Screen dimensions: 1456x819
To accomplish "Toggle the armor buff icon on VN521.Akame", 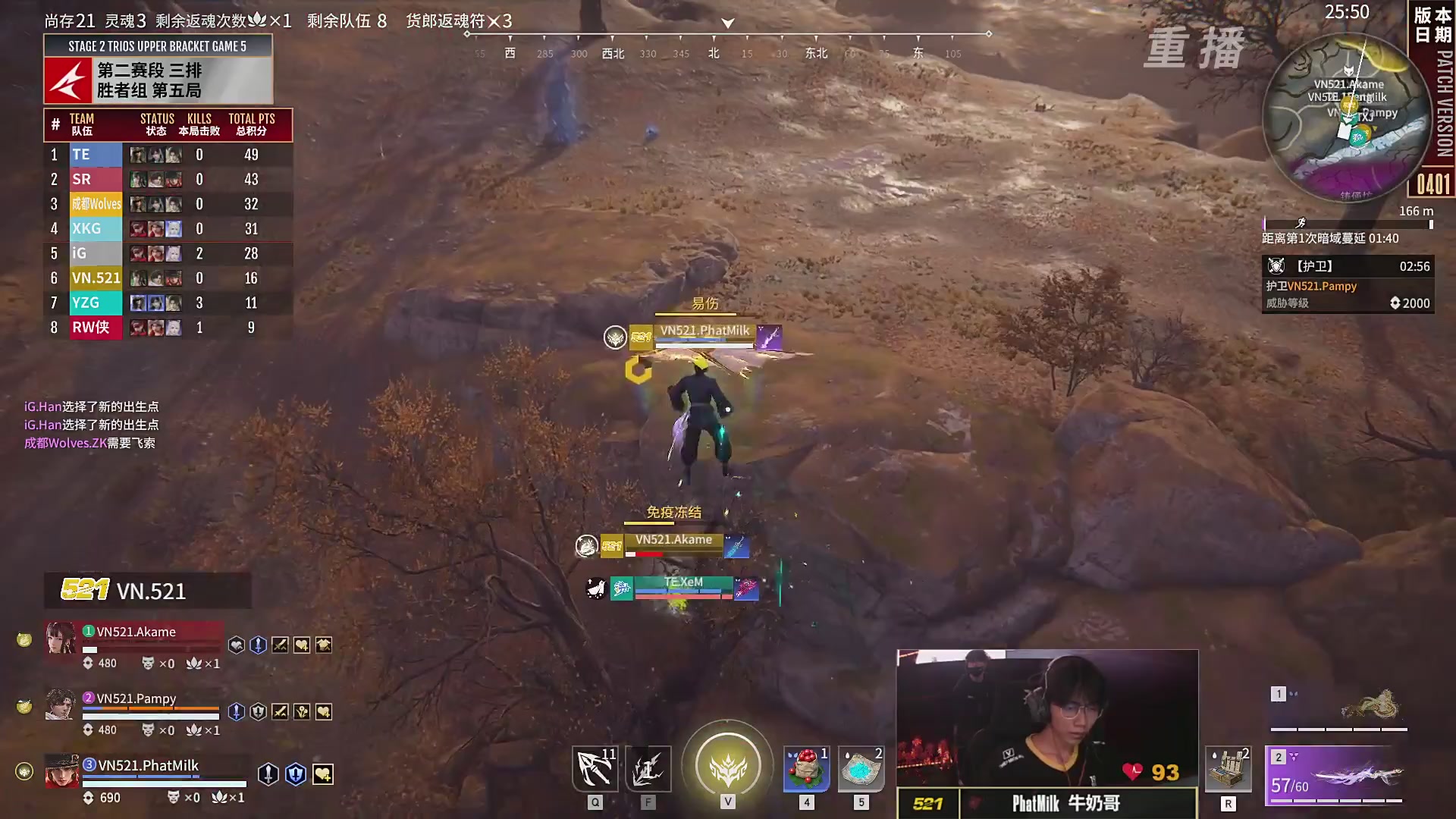I will pyautogui.click(x=325, y=645).
